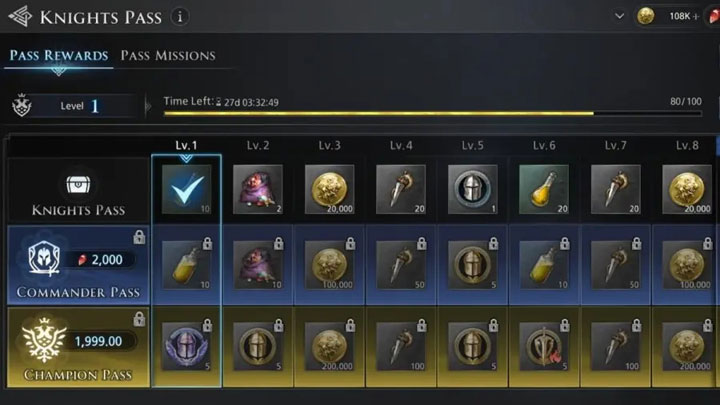Screen dimensions: 720x405
Task: Go back using the Knights Pass arrow
Action: (x=18, y=17)
